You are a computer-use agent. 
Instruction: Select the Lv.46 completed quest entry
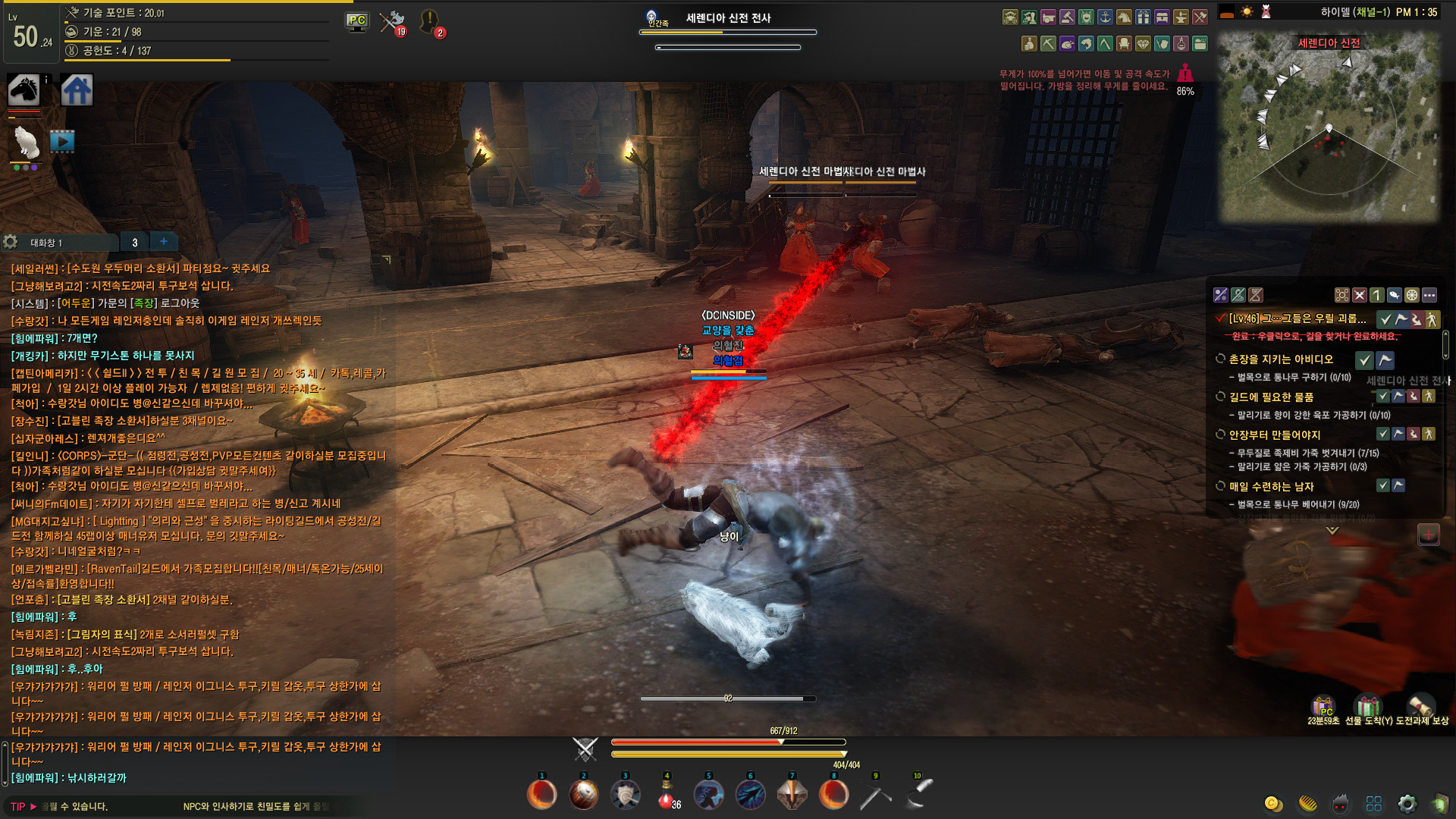click(x=1297, y=318)
